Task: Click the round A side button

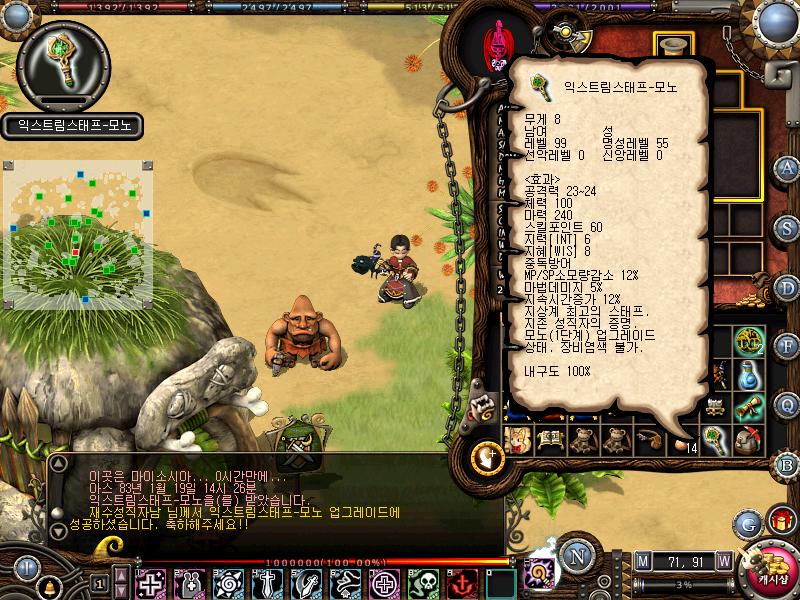Action: click(787, 168)
